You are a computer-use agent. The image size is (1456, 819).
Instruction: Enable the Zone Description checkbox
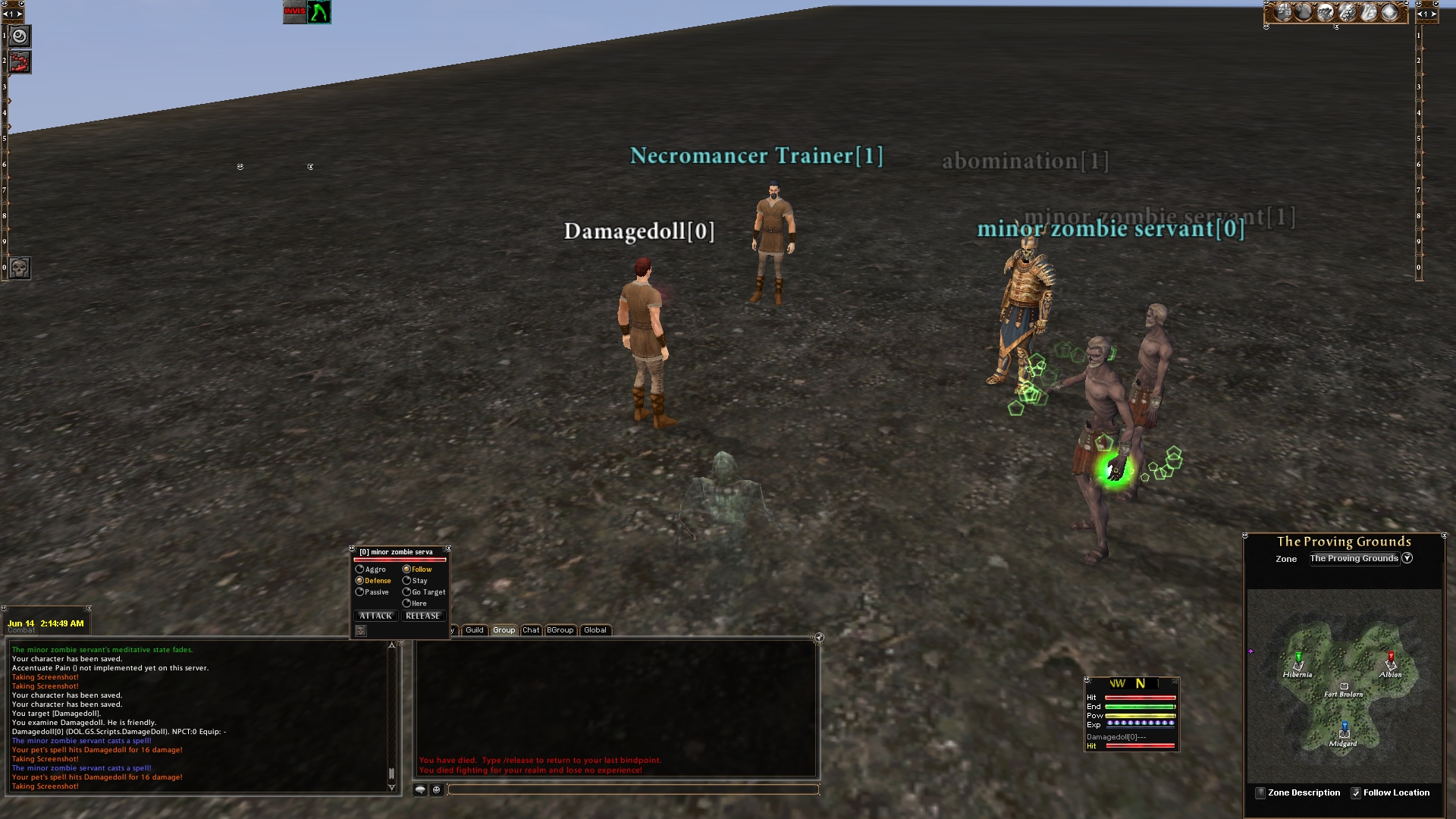point(1260,793)
